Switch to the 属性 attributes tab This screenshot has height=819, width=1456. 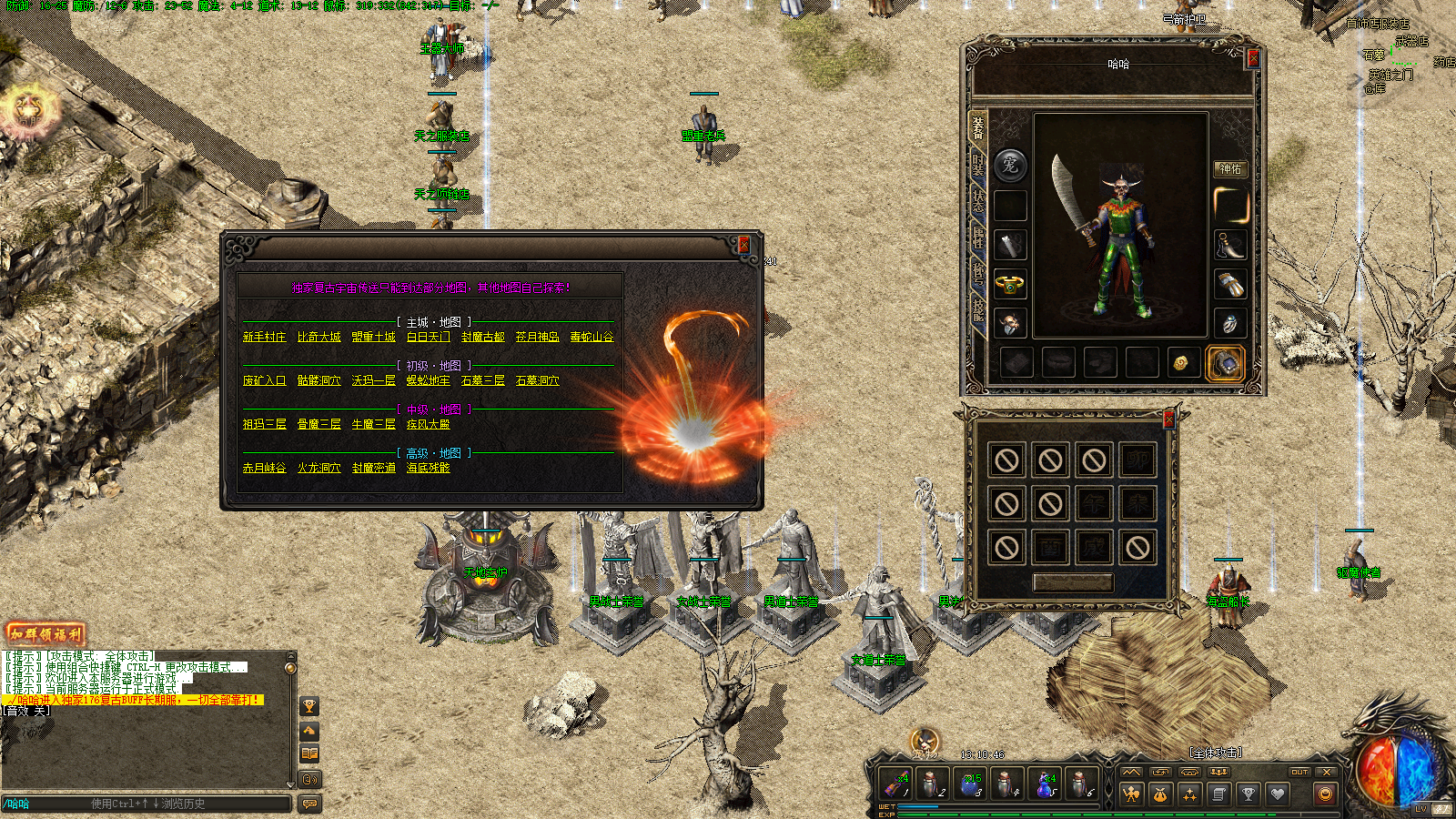point(978,237)
